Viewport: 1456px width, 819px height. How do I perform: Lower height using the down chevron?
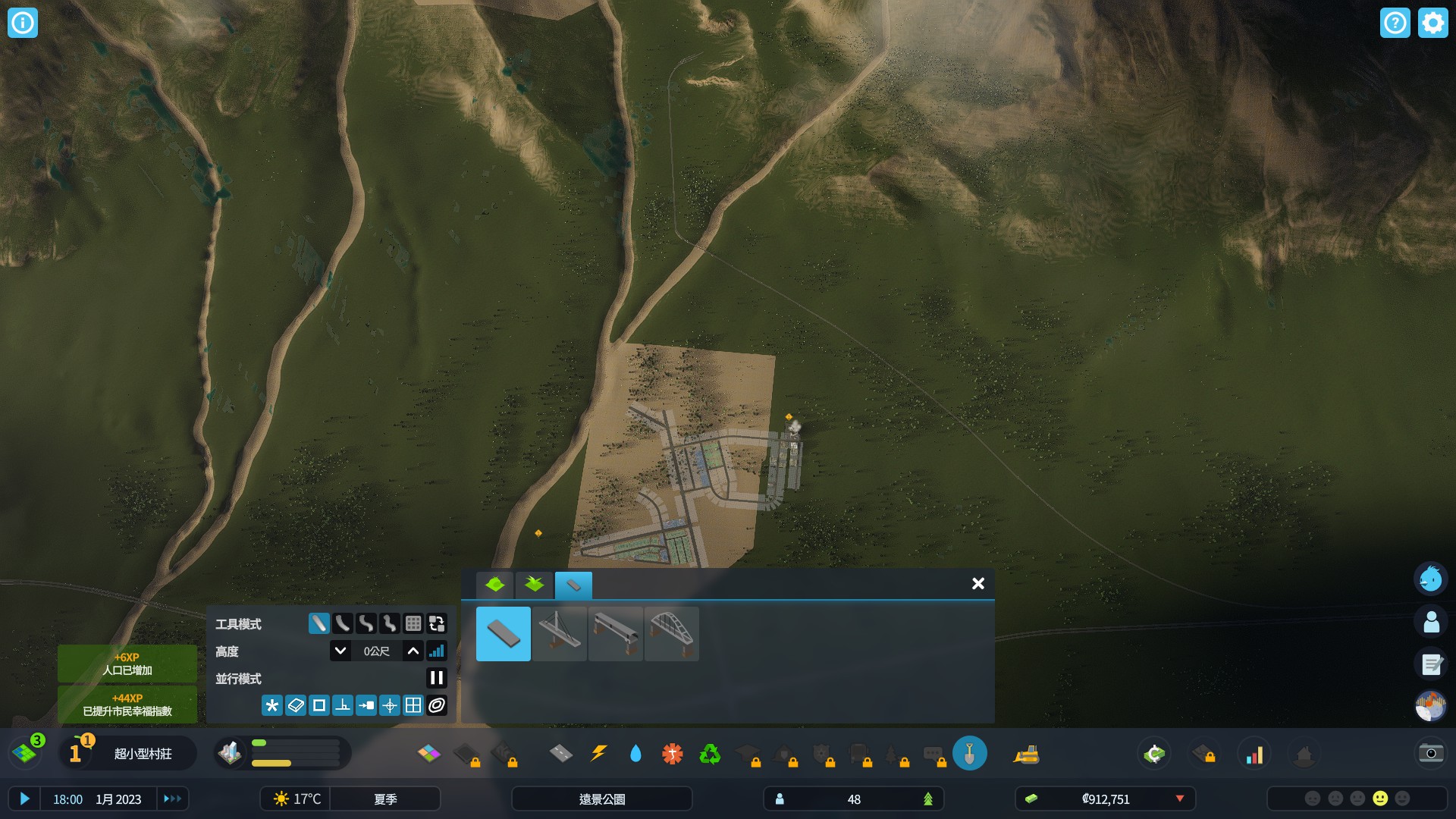click(340, 651)
